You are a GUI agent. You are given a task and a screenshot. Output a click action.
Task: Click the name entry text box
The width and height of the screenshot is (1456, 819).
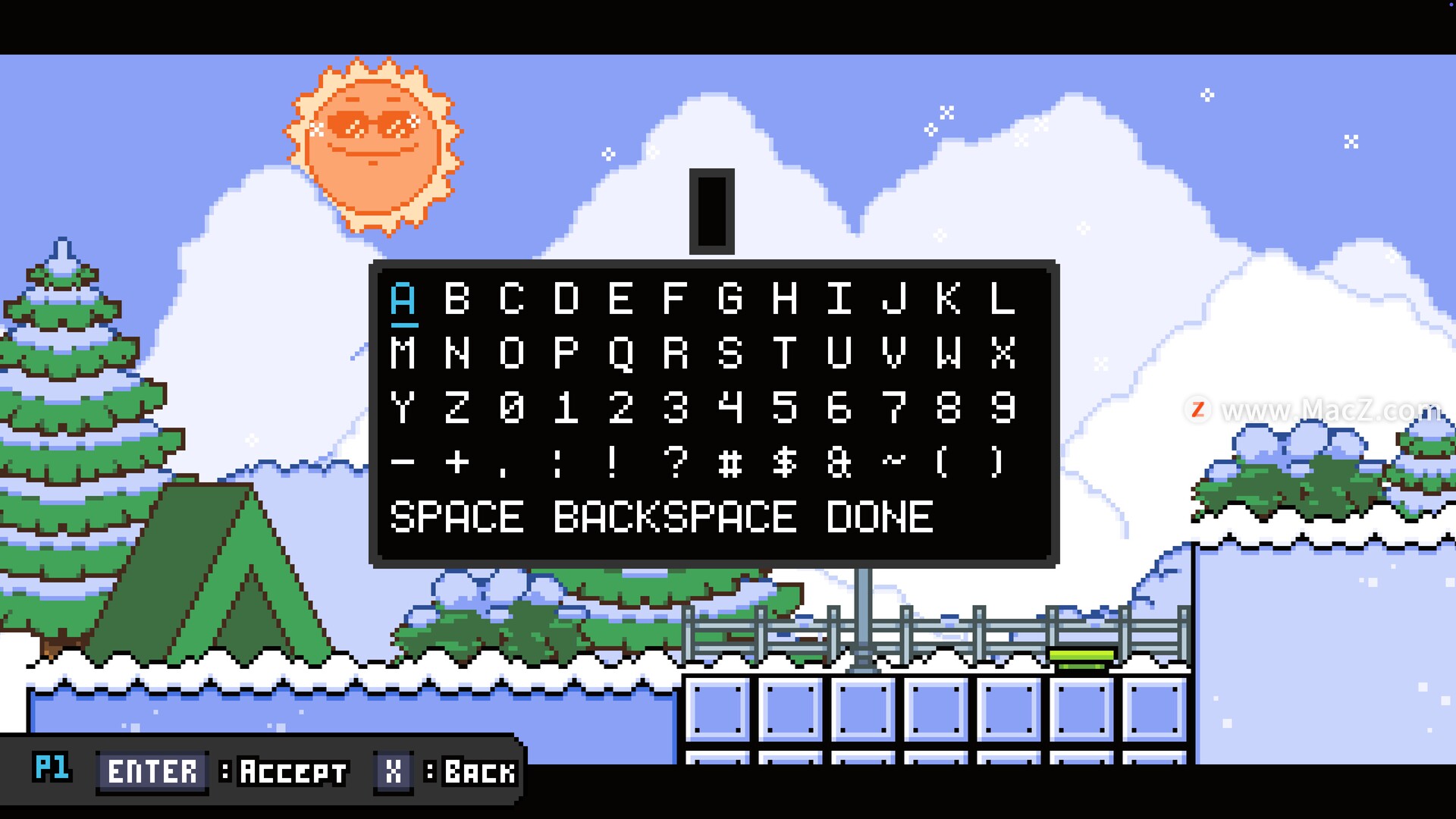(711, 212)
